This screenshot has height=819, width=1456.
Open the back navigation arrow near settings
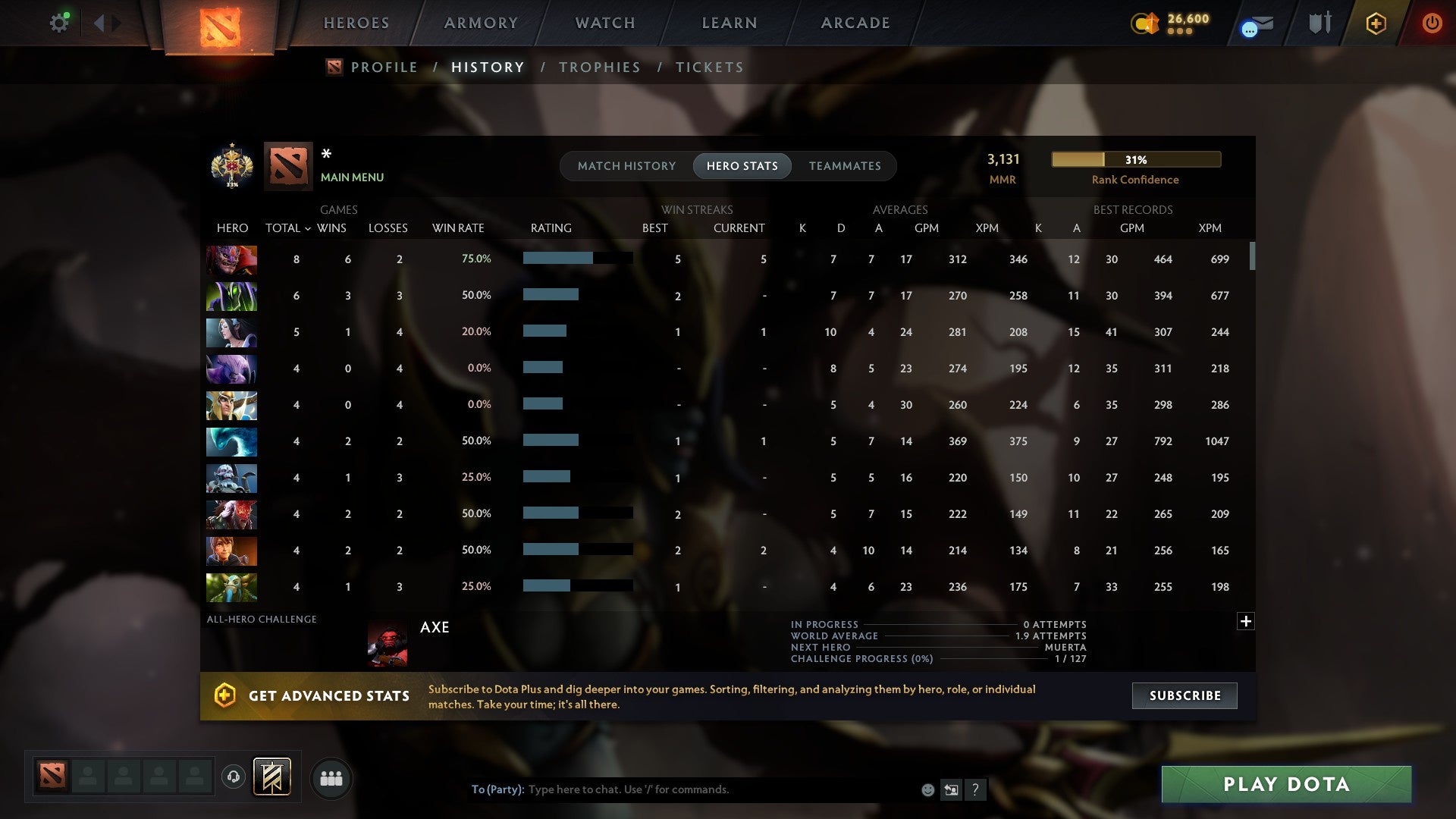[x=99, y=22]
